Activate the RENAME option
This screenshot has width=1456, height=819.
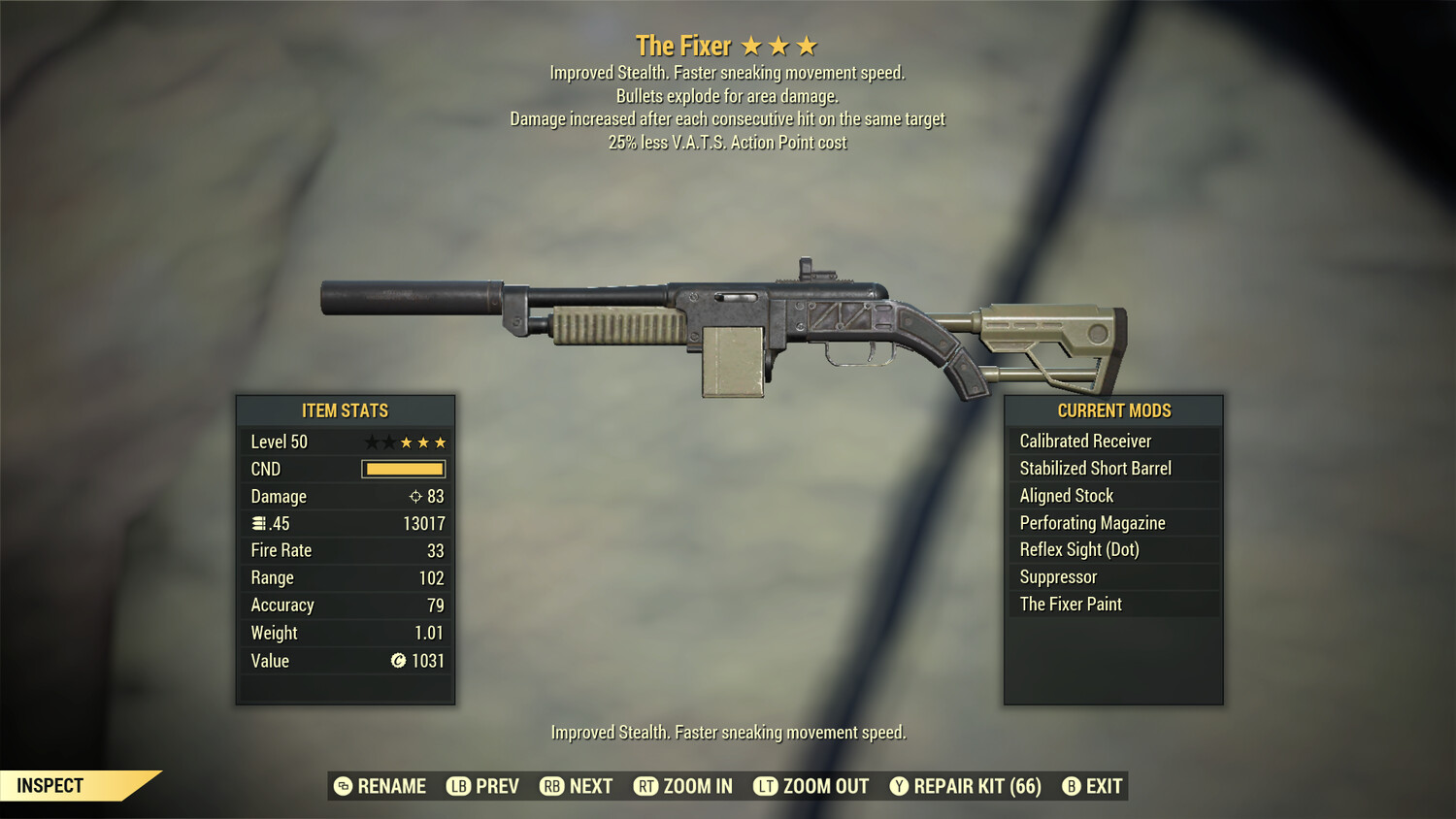[x=392, y=786]
